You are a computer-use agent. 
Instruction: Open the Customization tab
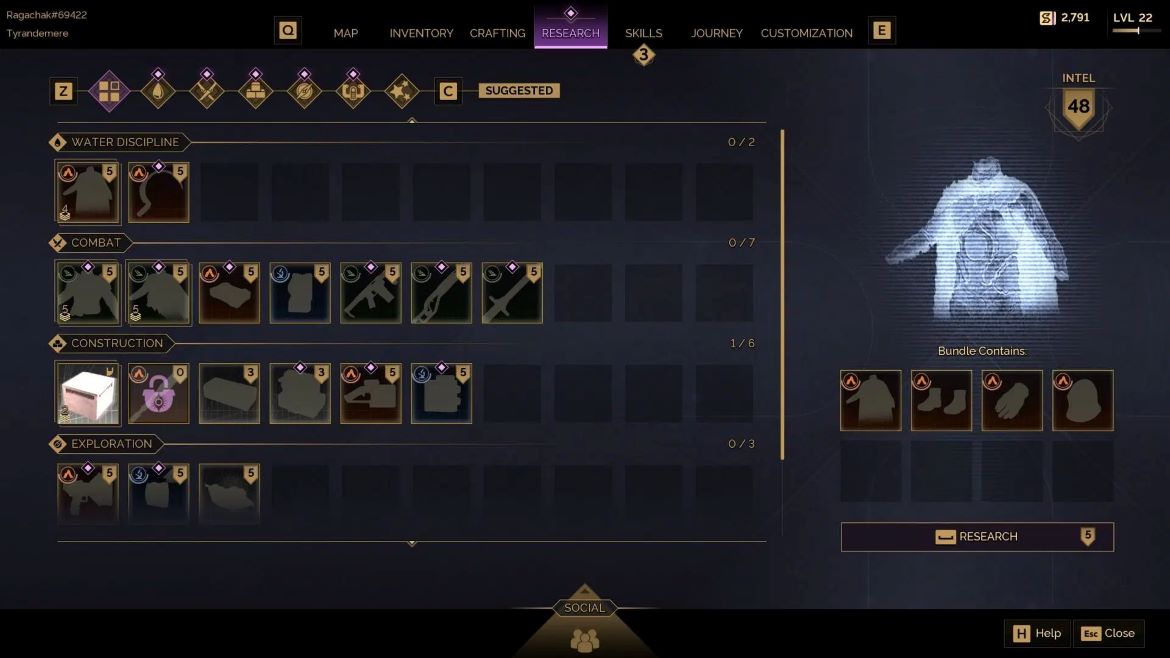pyautogui.click(x=806, y=33)
